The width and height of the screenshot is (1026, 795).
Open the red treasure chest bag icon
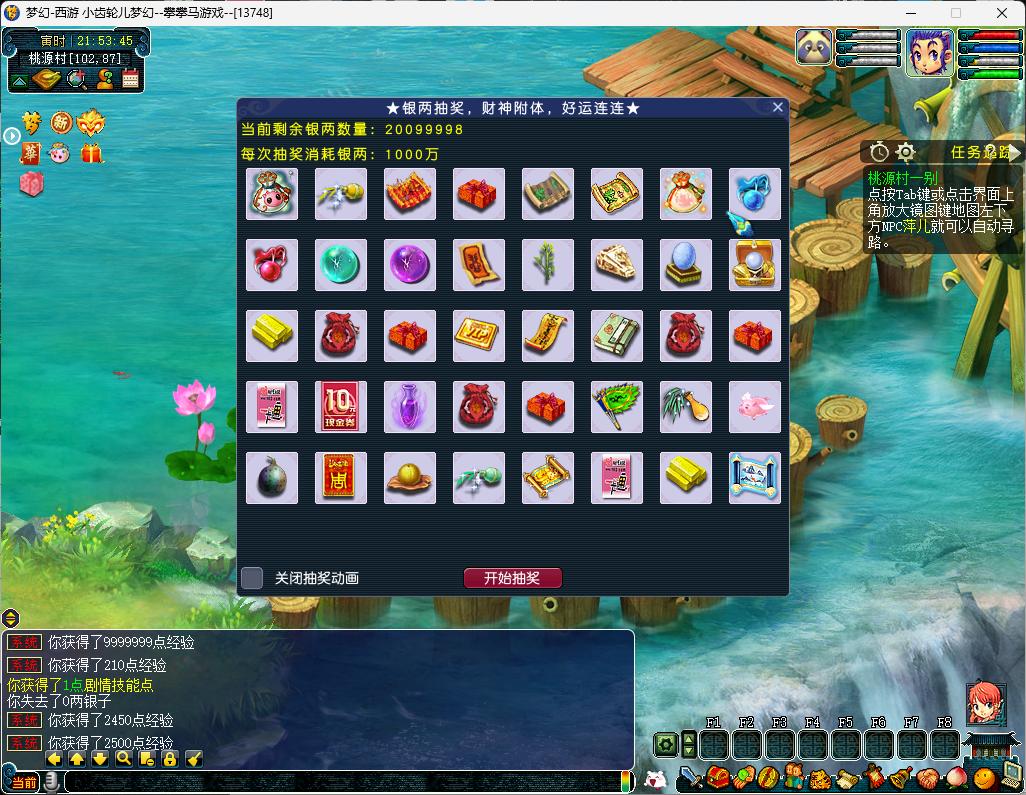(716, 777)
